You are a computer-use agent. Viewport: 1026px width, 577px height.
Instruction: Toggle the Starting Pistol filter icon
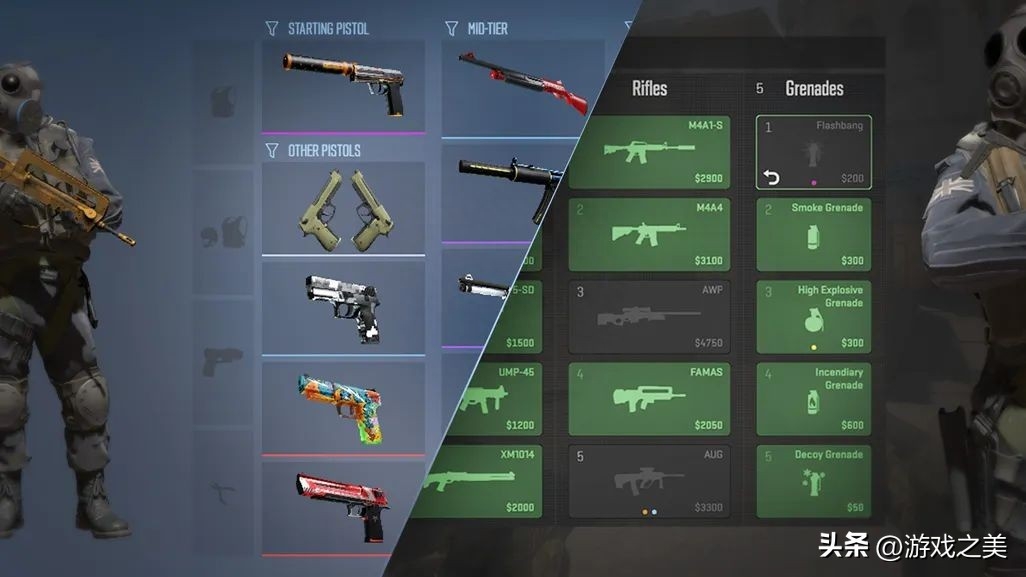tap(271, 28)
